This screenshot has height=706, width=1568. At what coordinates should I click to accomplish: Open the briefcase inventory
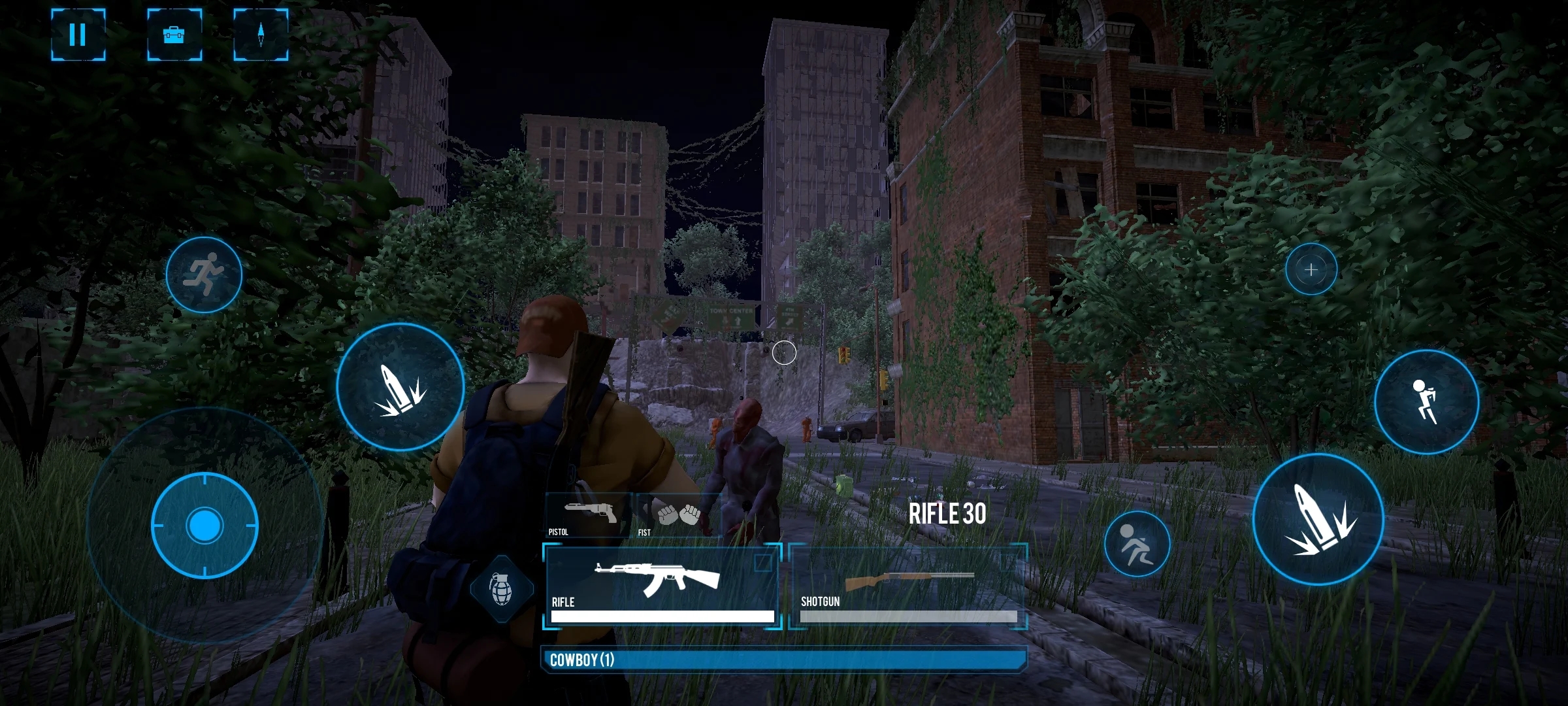pos(174,35)
